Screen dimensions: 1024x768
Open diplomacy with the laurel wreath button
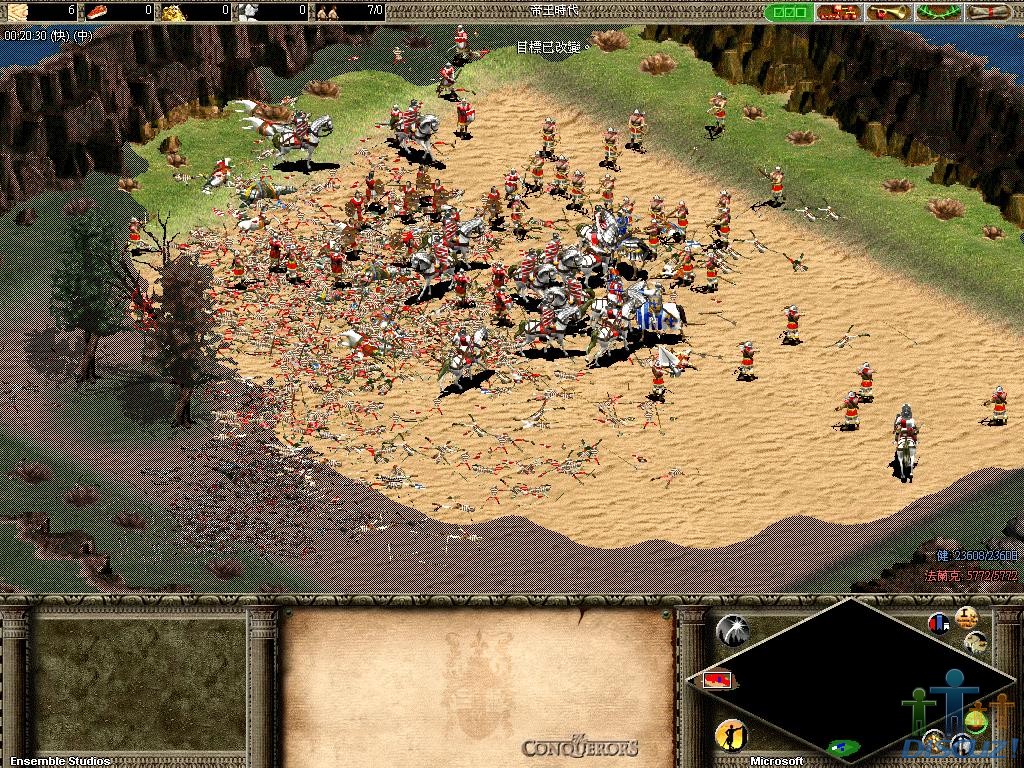click(938, 12)
